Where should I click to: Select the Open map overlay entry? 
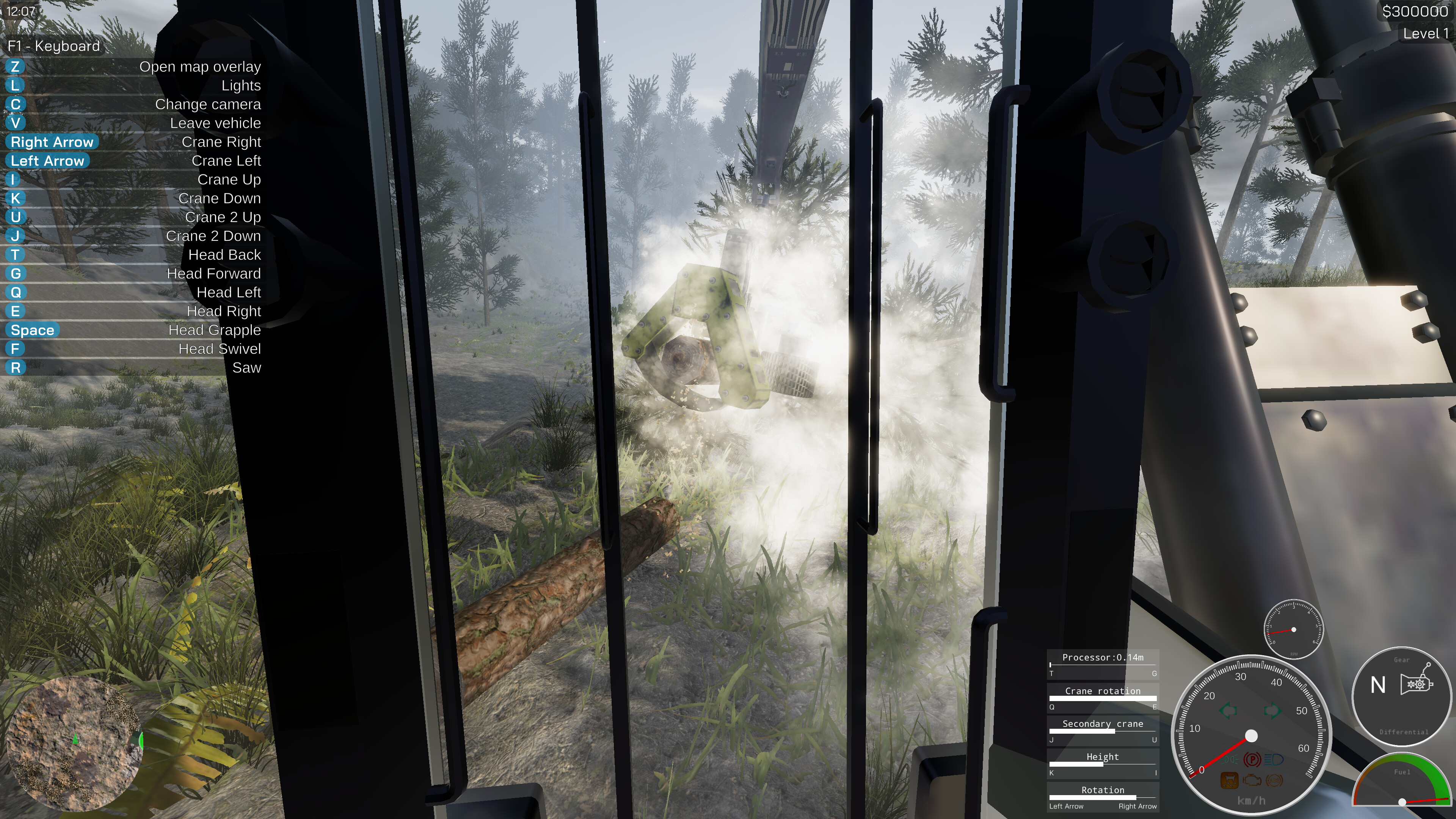(x=201, y=66)
